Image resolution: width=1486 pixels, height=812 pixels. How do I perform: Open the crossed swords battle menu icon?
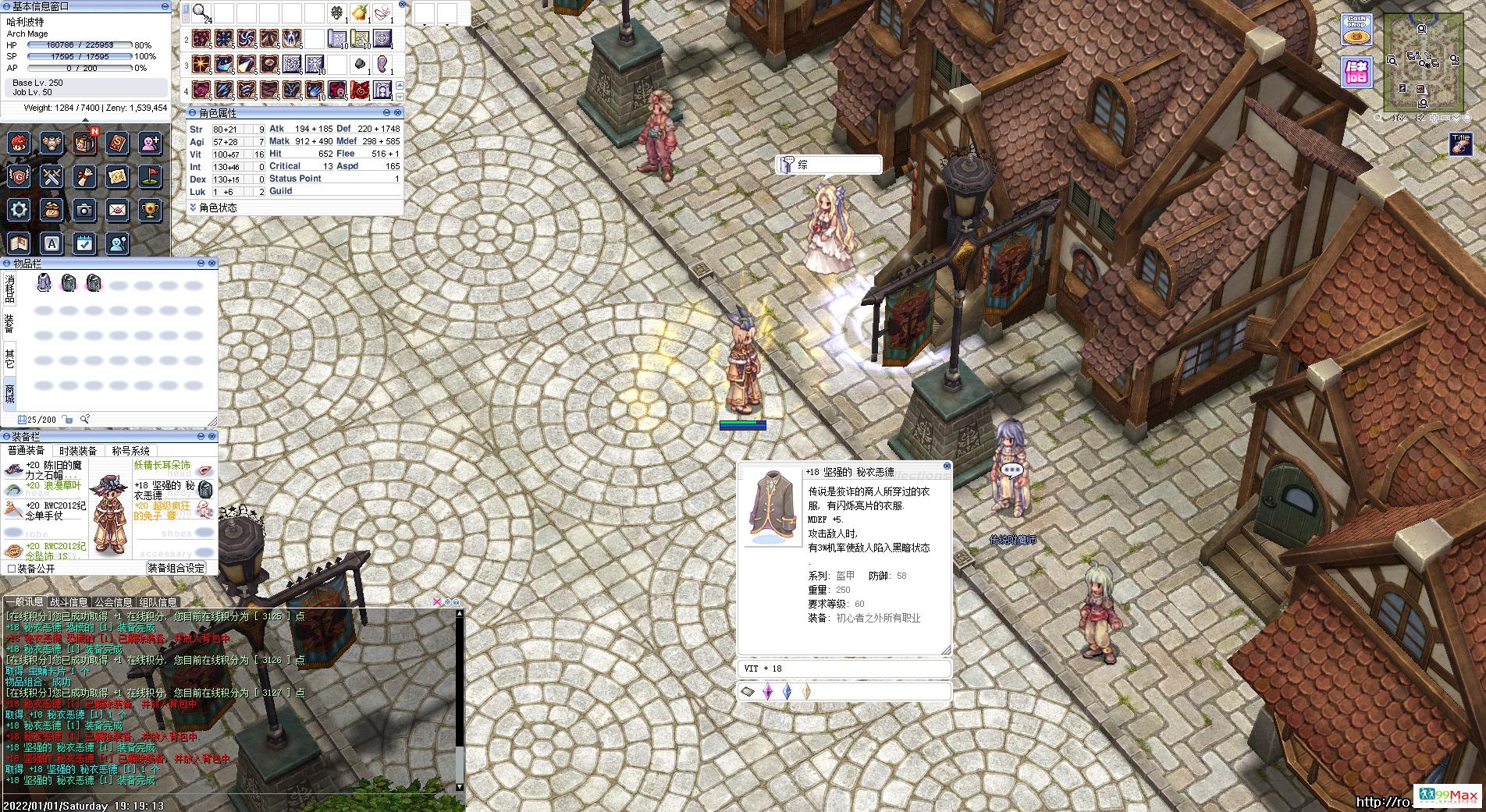[52, 176]
